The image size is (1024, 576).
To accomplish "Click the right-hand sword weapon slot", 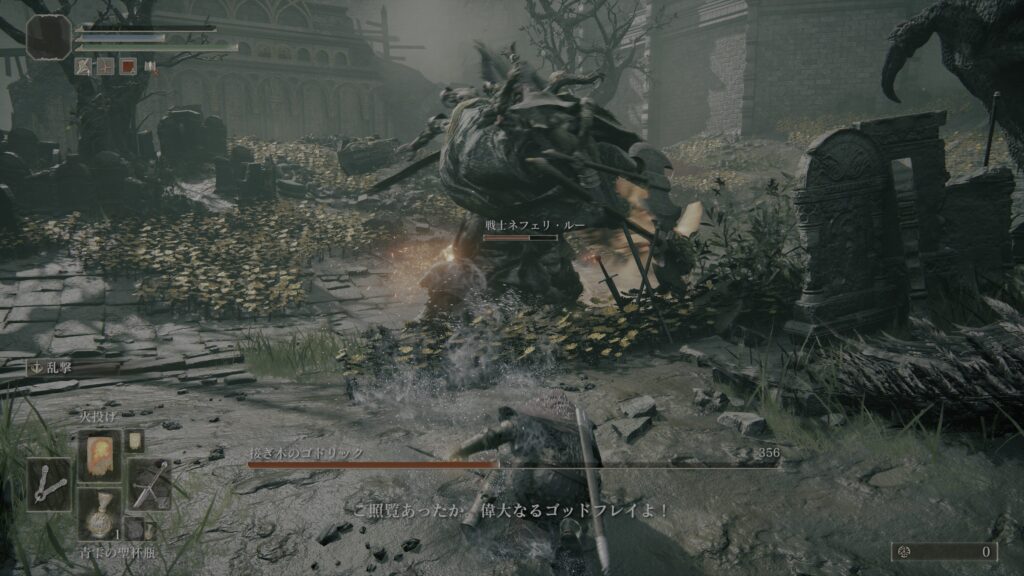I will (x=149, y=485).
